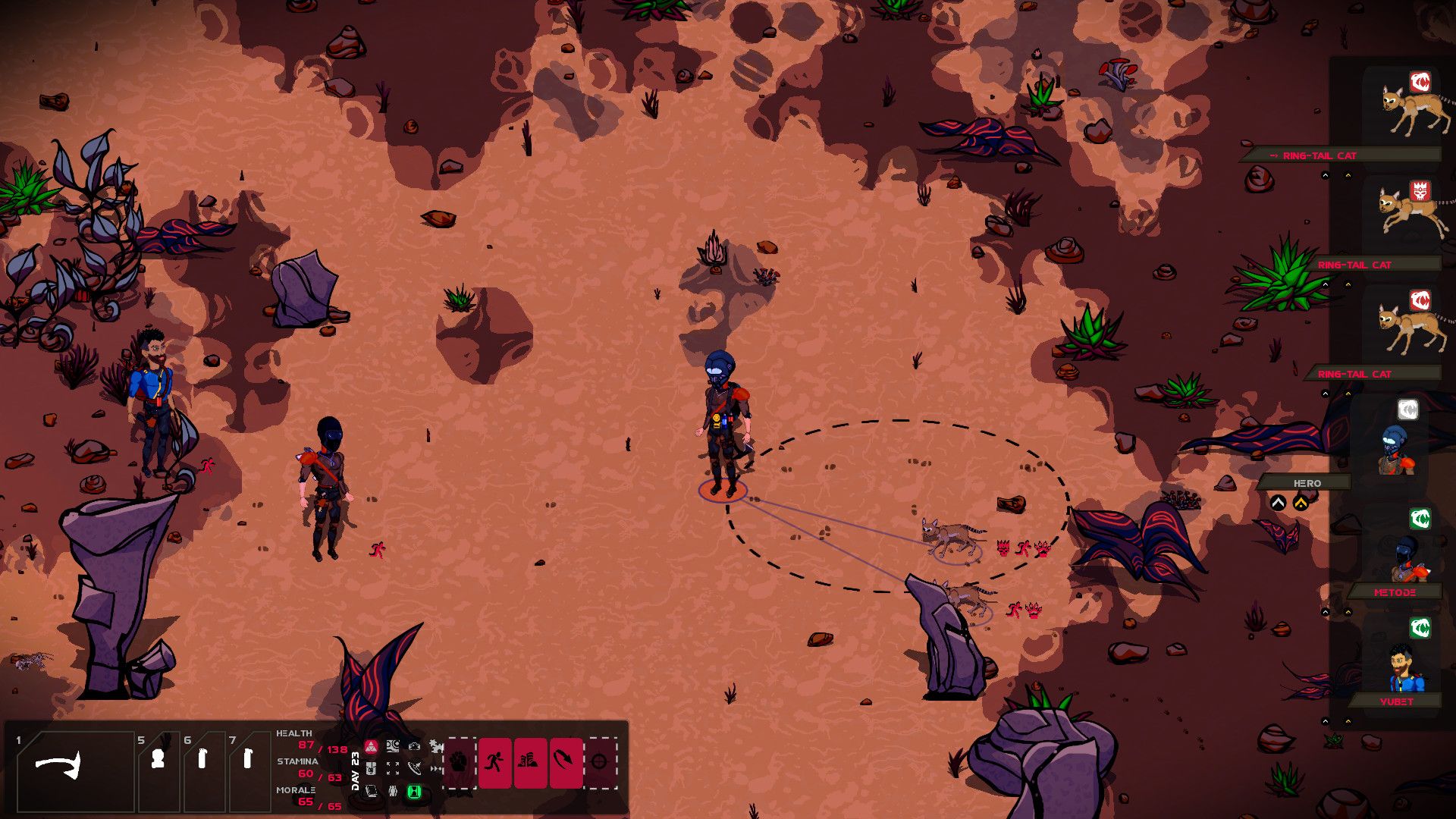Open the journal book icon
This screenshot has width=1456, height=819.
(372, 792)
